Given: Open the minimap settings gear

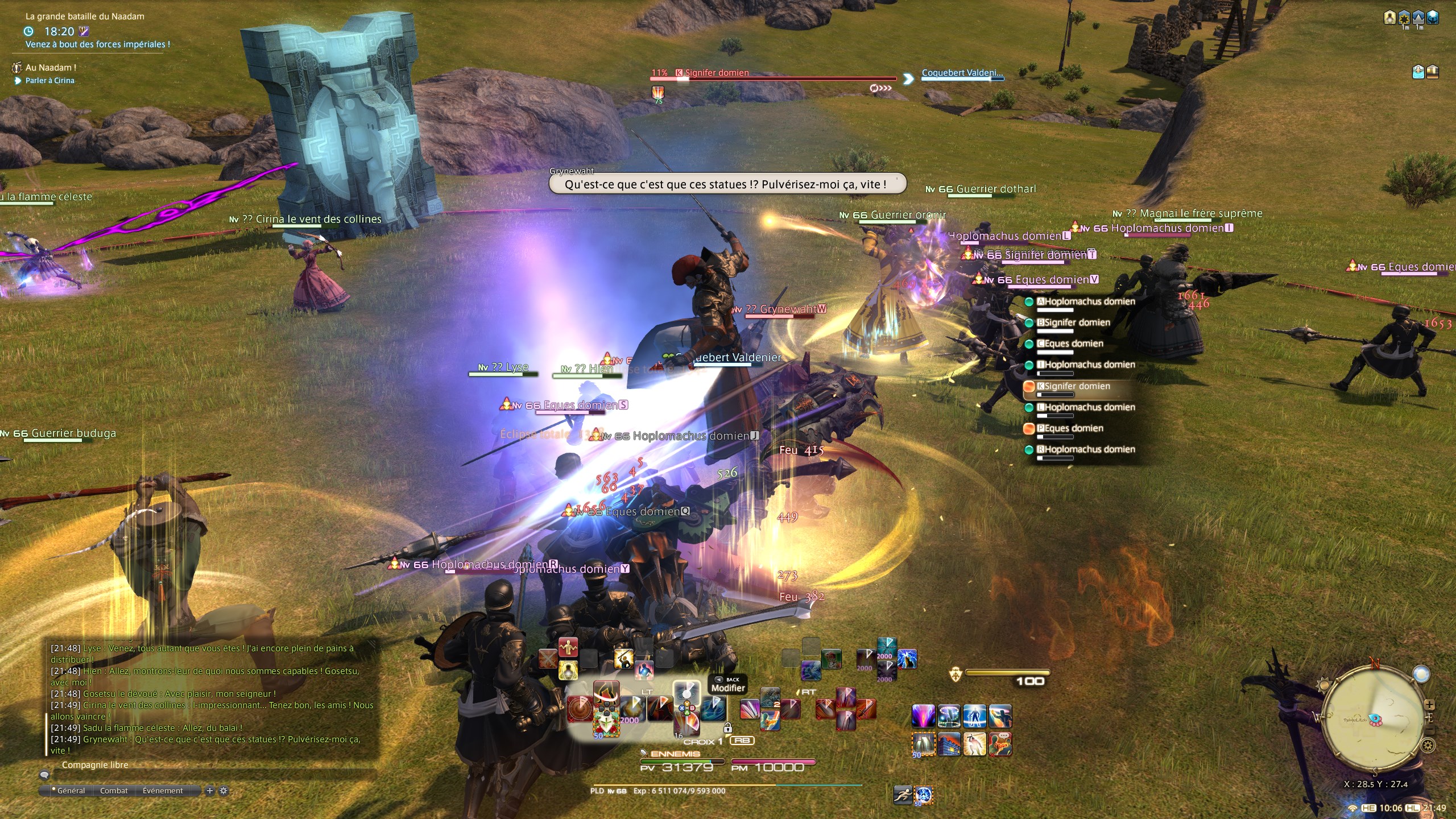Looking at the screenshot, I should (1427, 745).
